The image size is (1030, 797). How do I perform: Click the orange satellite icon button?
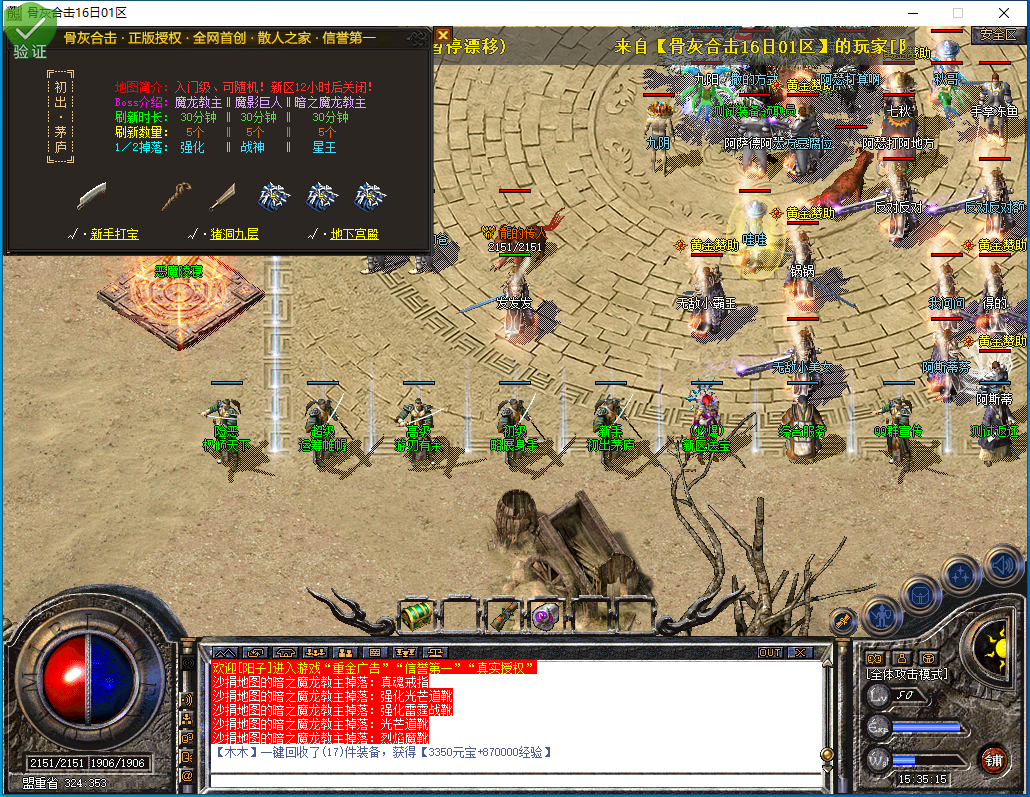click(845, 621)
